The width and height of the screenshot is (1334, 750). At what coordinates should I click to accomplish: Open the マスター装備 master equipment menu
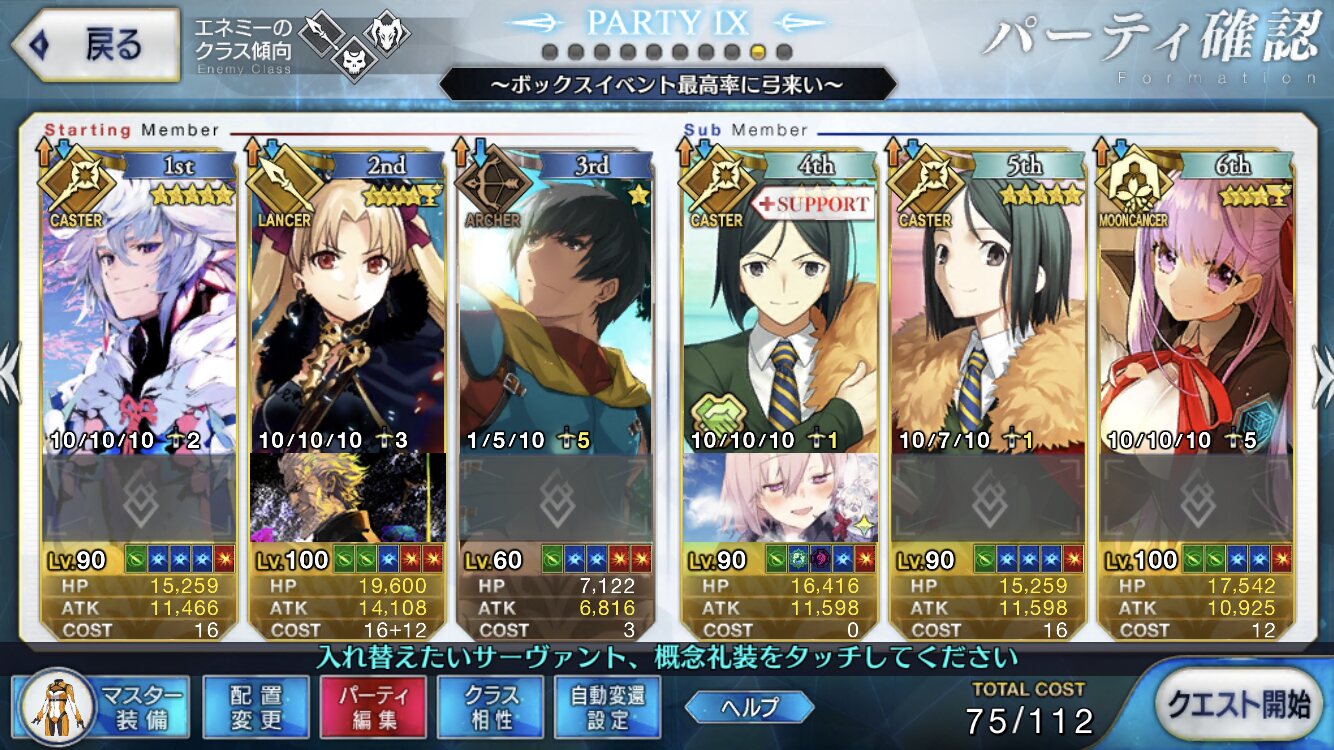101,706
